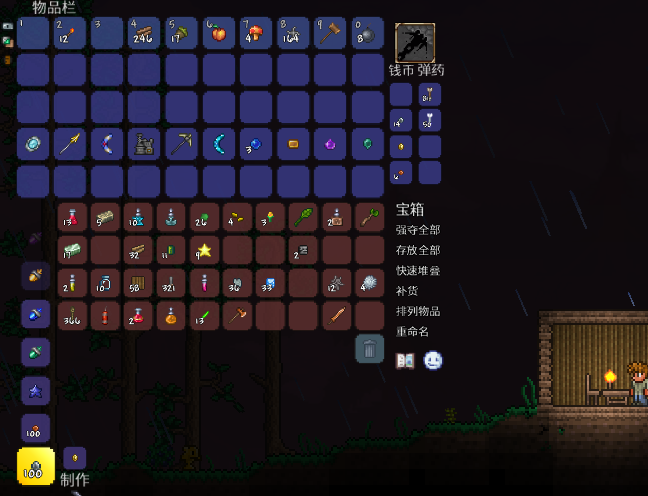Click the highlighted yellow crafting slot
Viewport: 648px width, 496px height.
tap(36, 467)
